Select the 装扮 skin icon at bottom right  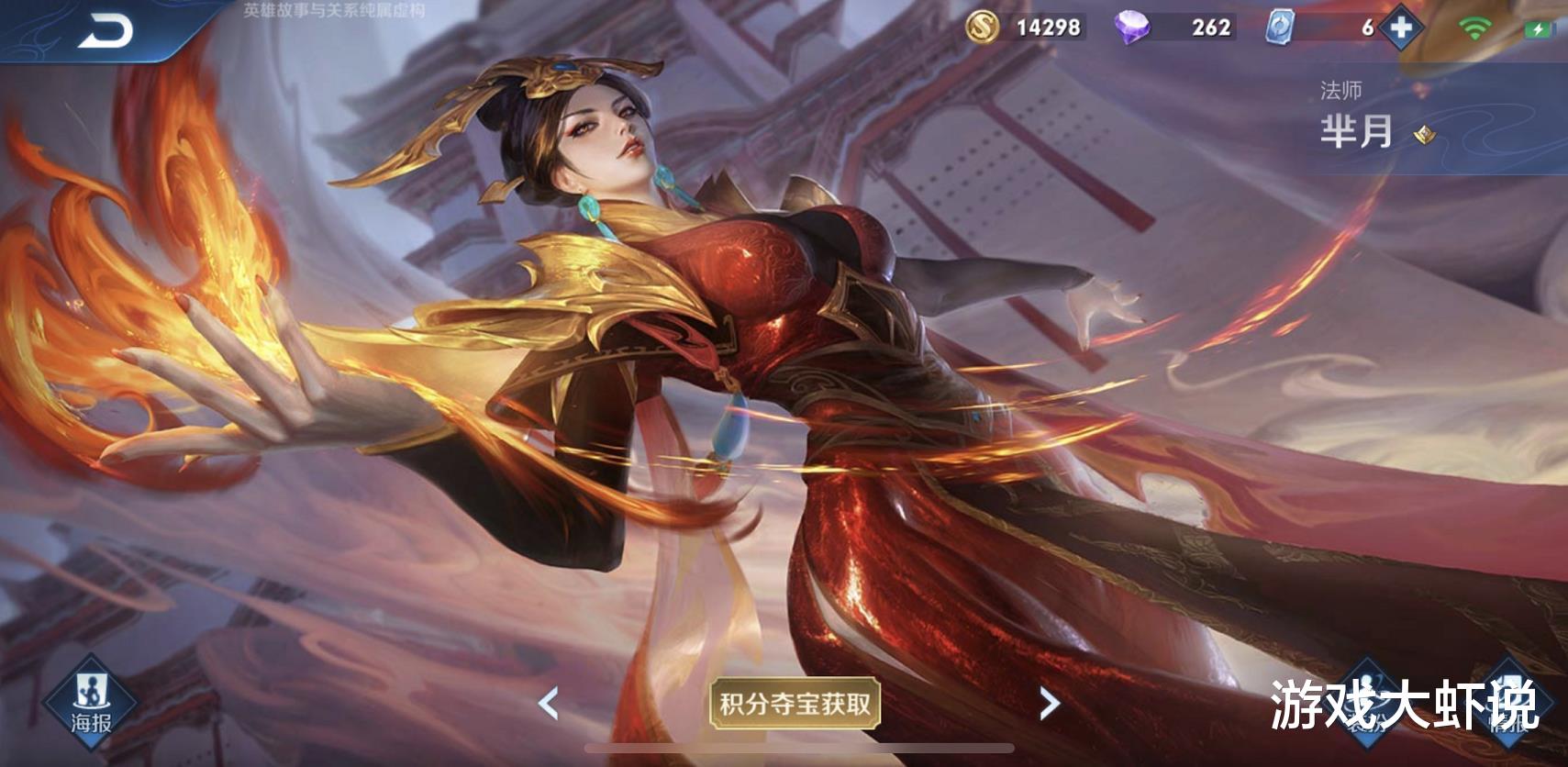[x=1366, y=702]
